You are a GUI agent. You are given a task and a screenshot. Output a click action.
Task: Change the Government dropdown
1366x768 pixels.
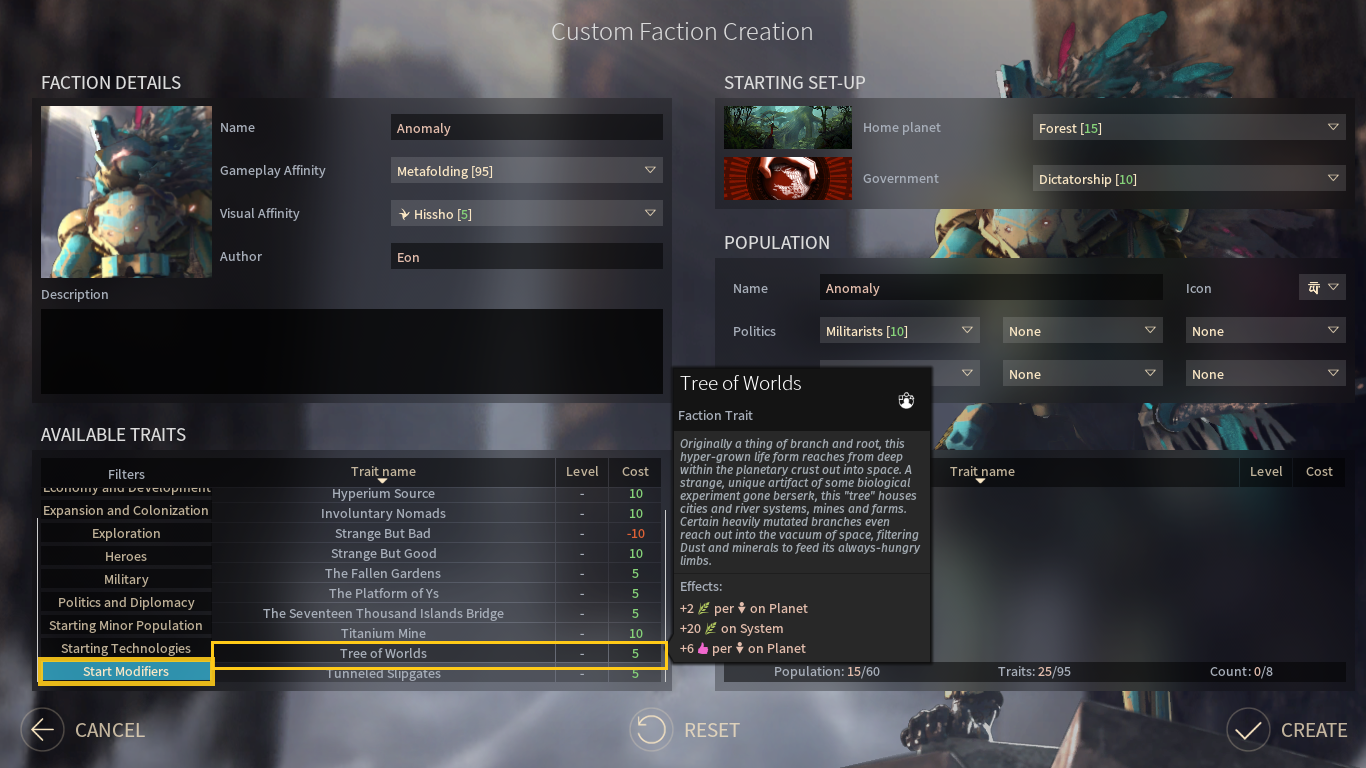[1188, 179]
